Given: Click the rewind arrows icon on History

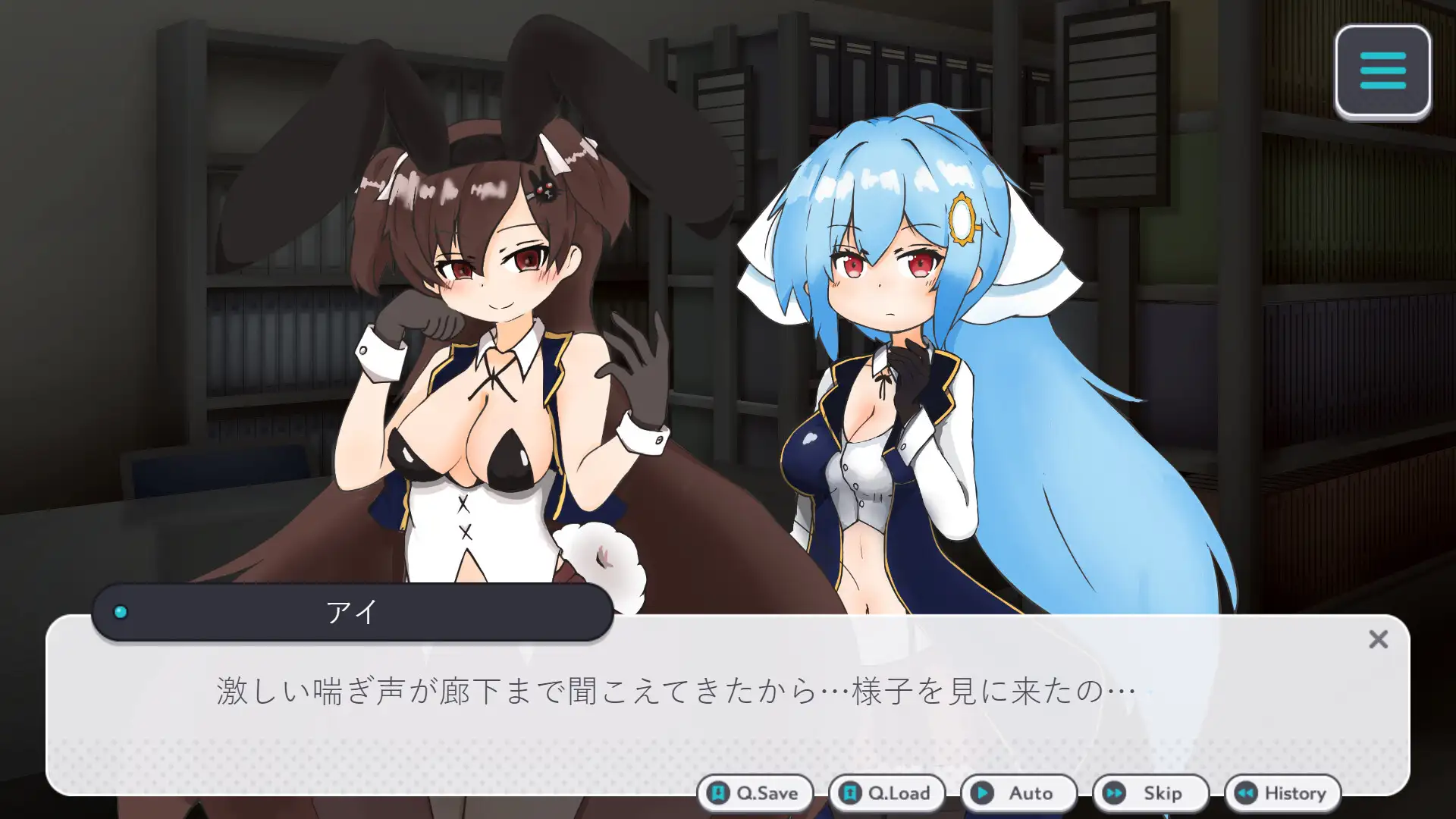Looking at the screenshot, I should pyautogui.click(x=1247, y=793).
